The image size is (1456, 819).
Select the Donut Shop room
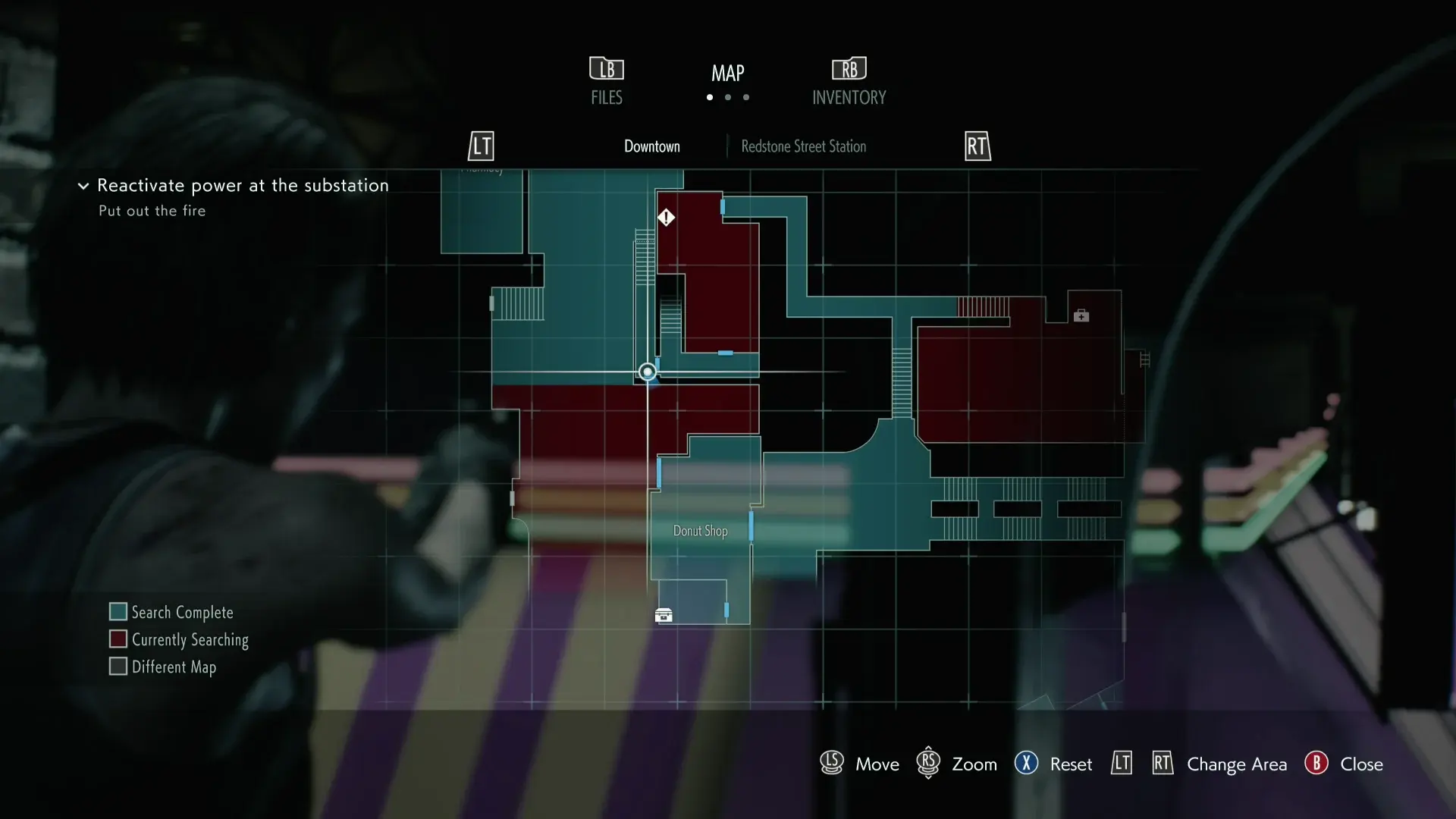700,531
